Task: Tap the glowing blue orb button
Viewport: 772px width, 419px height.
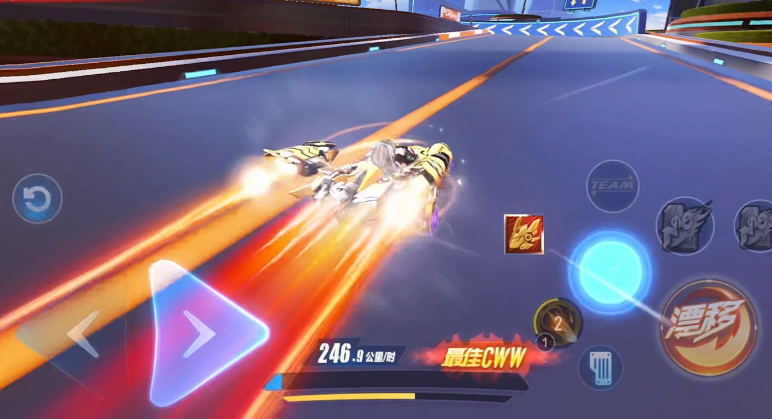Action: tap(609, 271)
